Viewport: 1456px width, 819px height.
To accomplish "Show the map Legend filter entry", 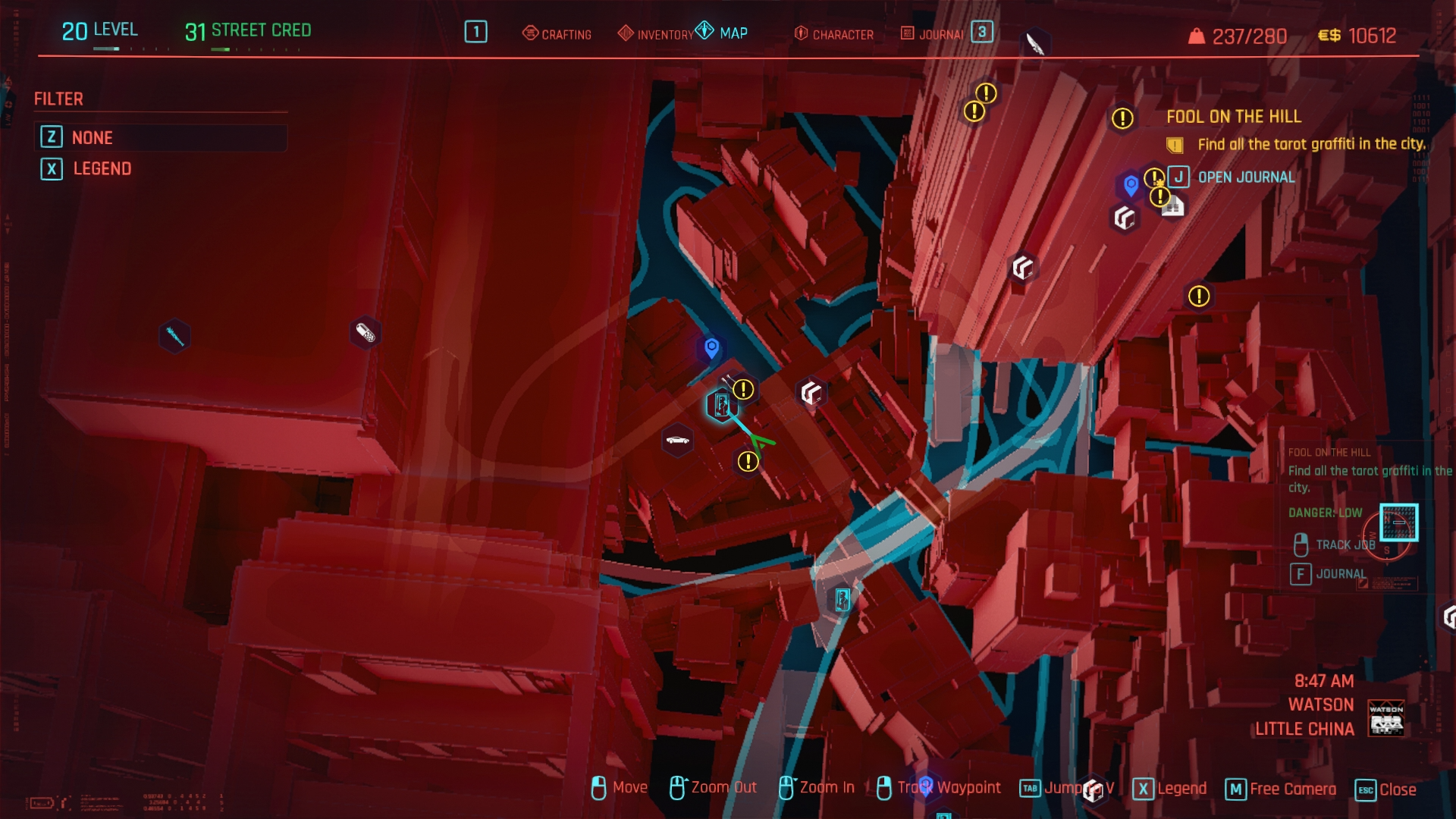I will click(x=102, y=169).
